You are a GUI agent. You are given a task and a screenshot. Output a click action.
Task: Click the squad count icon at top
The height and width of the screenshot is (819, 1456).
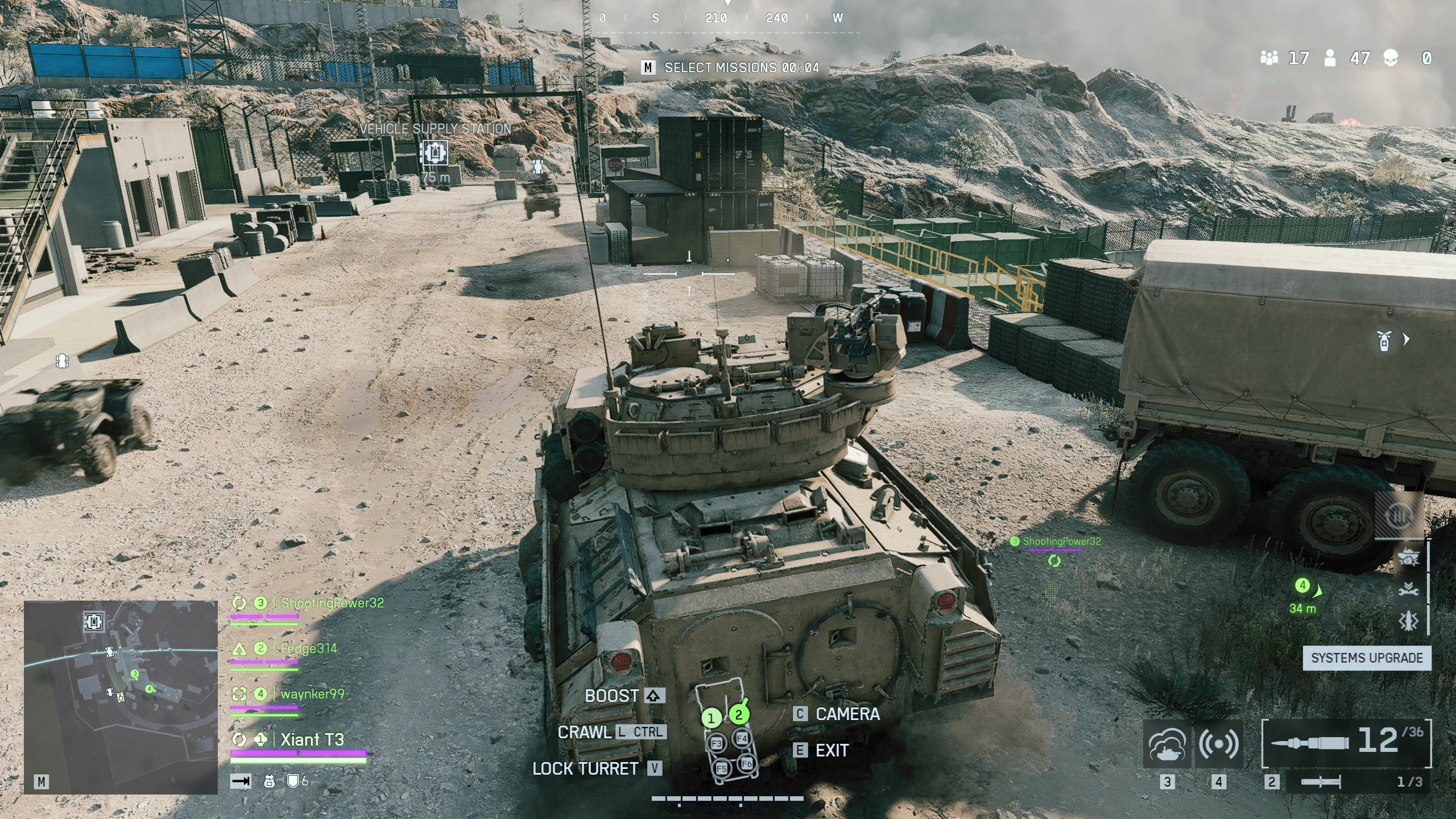1269,58
